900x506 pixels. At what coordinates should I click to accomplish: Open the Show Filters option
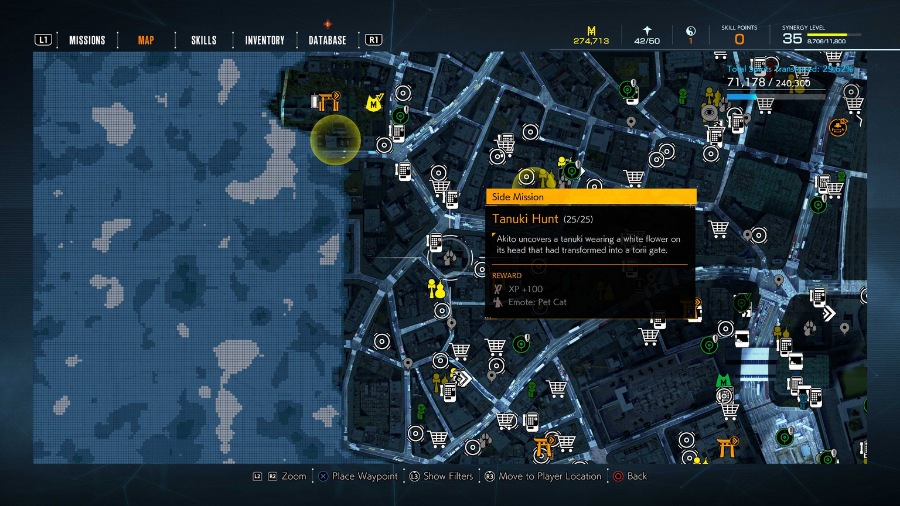click(447, 476)
